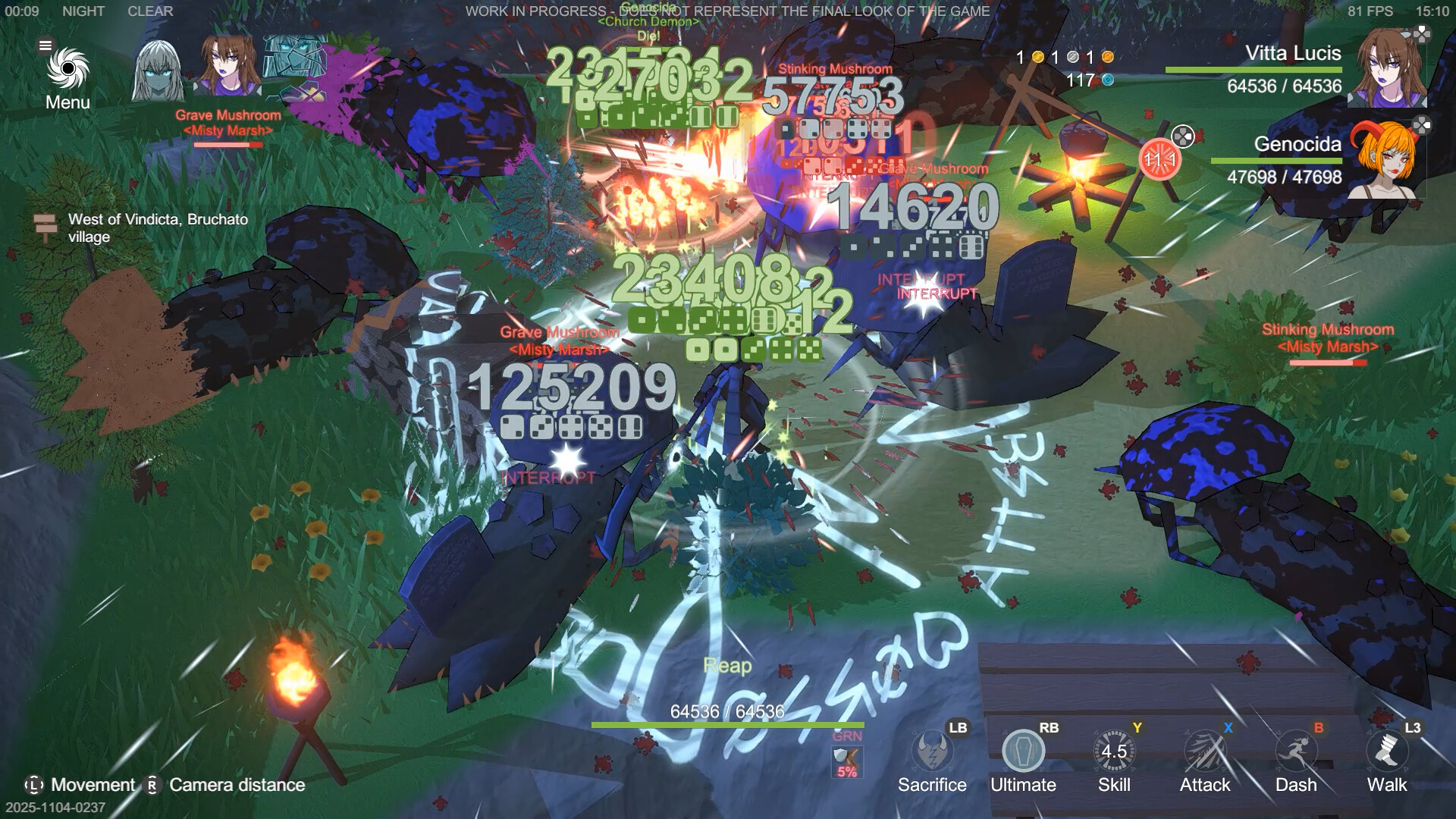This screenshot has width=1456, height=819.
Task: Activate the Attack ability icon
Action: pos(1205,752)
